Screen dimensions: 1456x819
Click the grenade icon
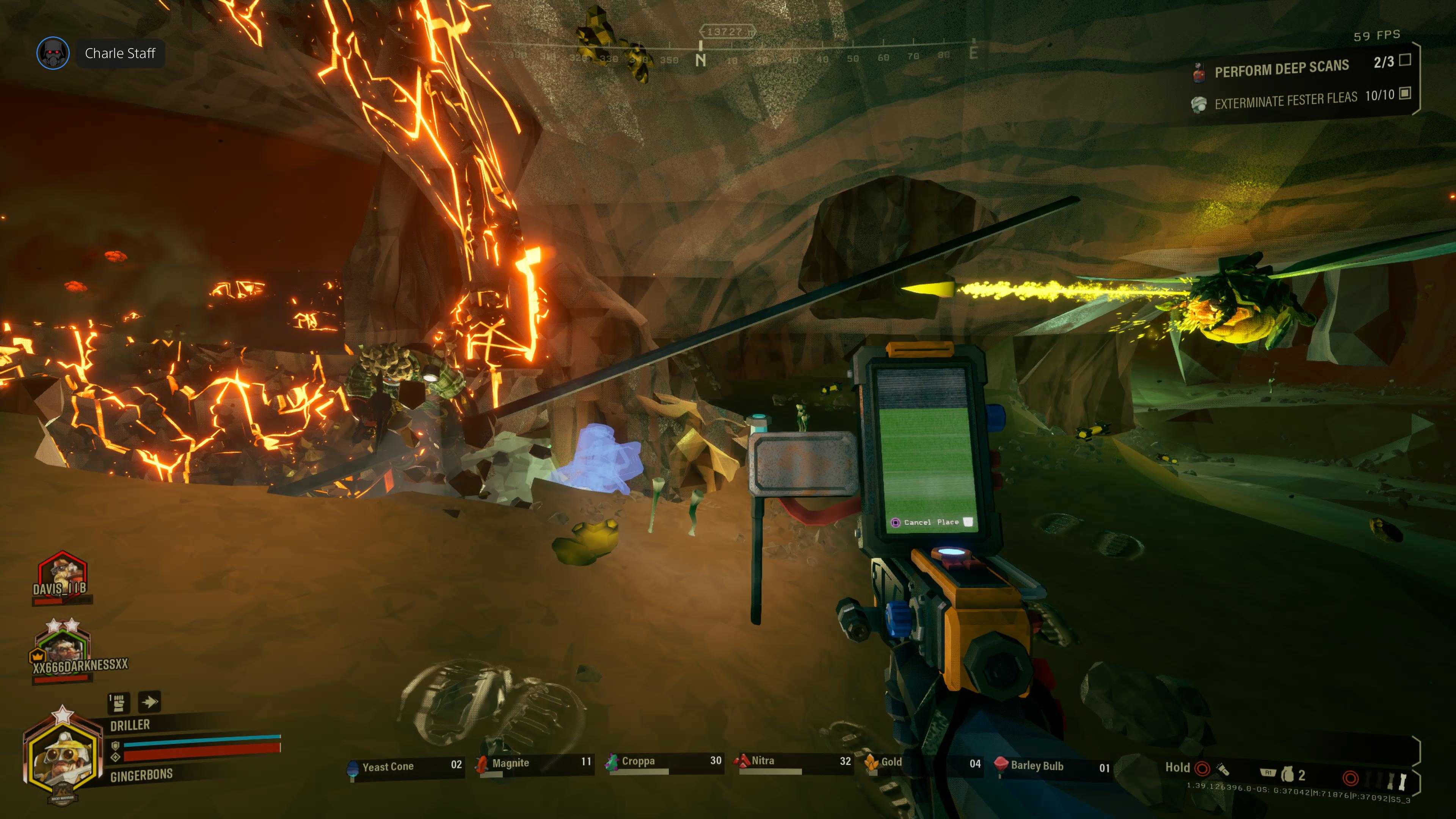tap(1287, 774)
